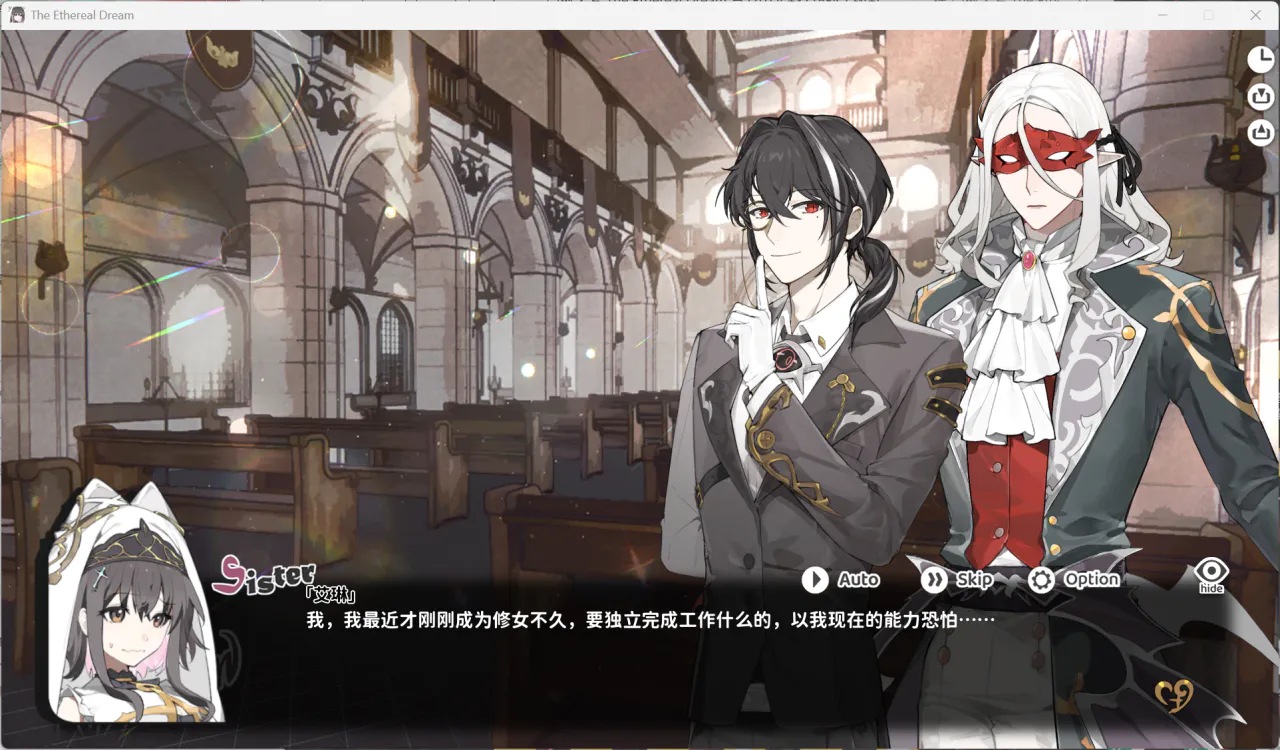The width and height of the screenshot is (1280, 750).
Task: Advance the dialogue with the golden heart indicator
Action: click(1174, 694)
